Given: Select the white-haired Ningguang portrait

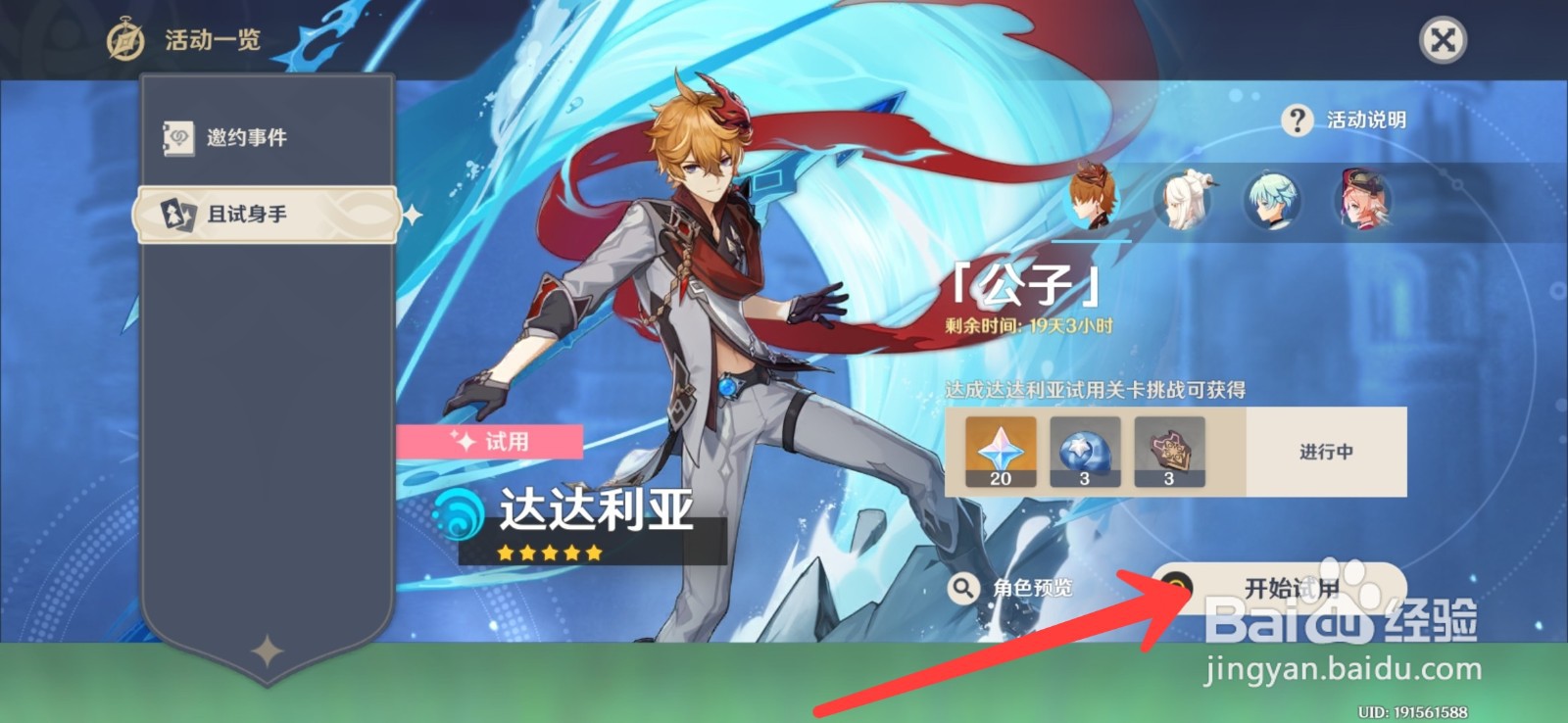Looking at the screenshot, I should point(1185,200).
